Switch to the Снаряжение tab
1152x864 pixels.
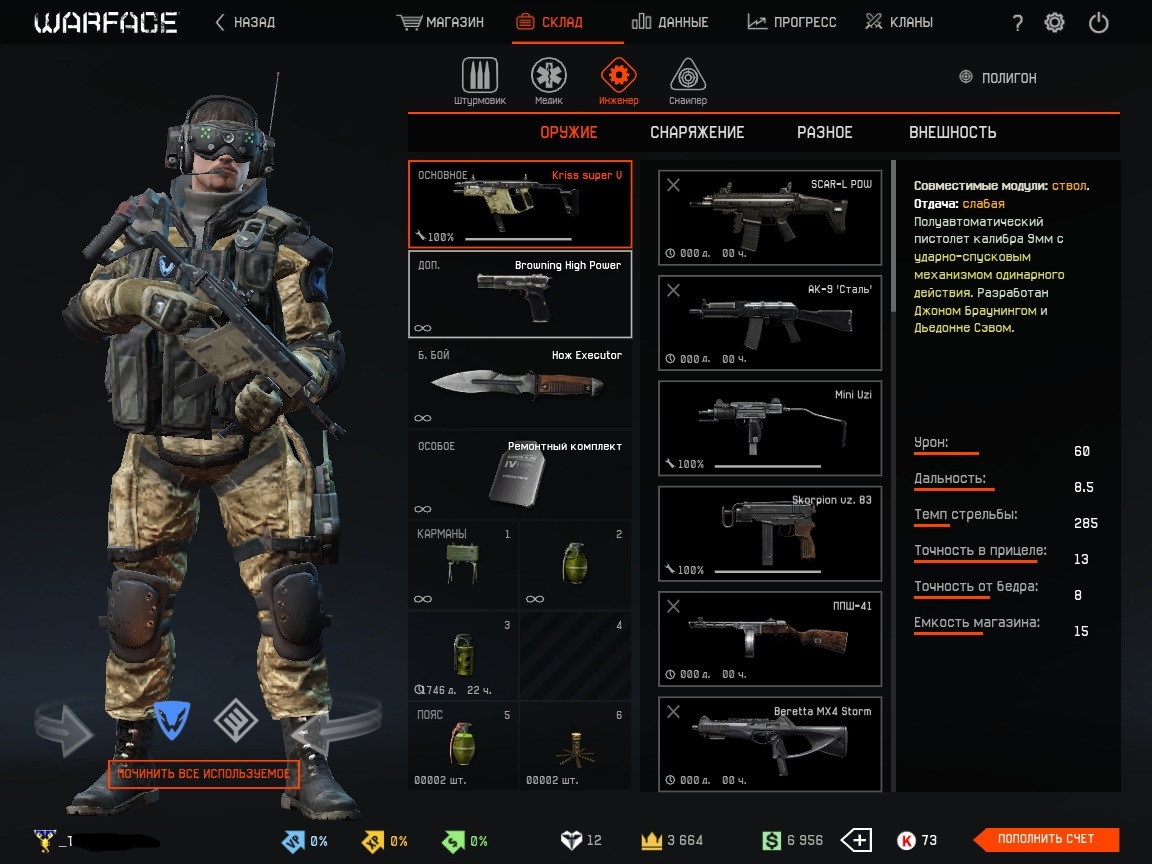coord(697,132)
